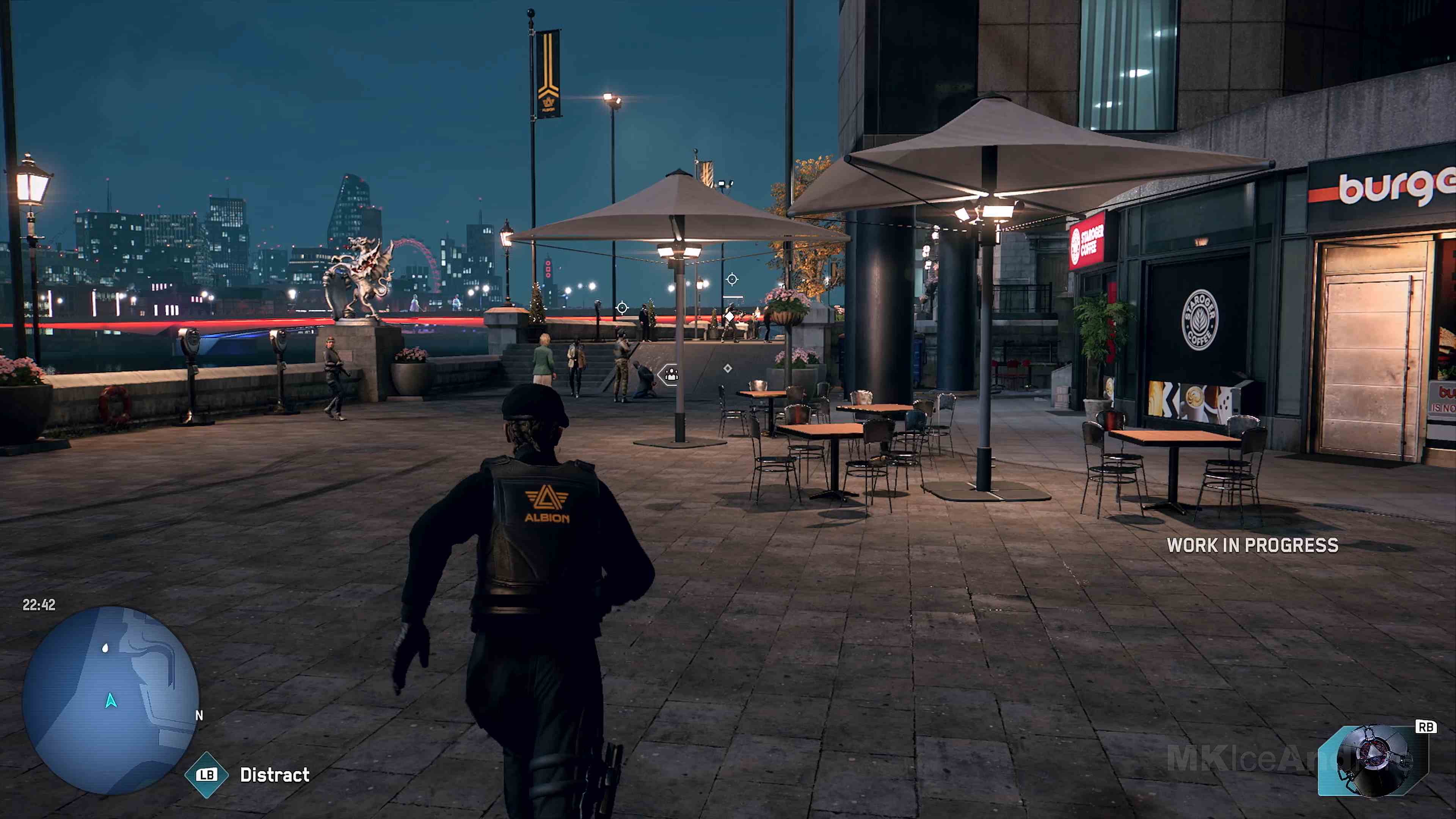The image size is (1456, 819).
Task: Click the enemy health bar above the guard
Action: click(x=733, y=297)
